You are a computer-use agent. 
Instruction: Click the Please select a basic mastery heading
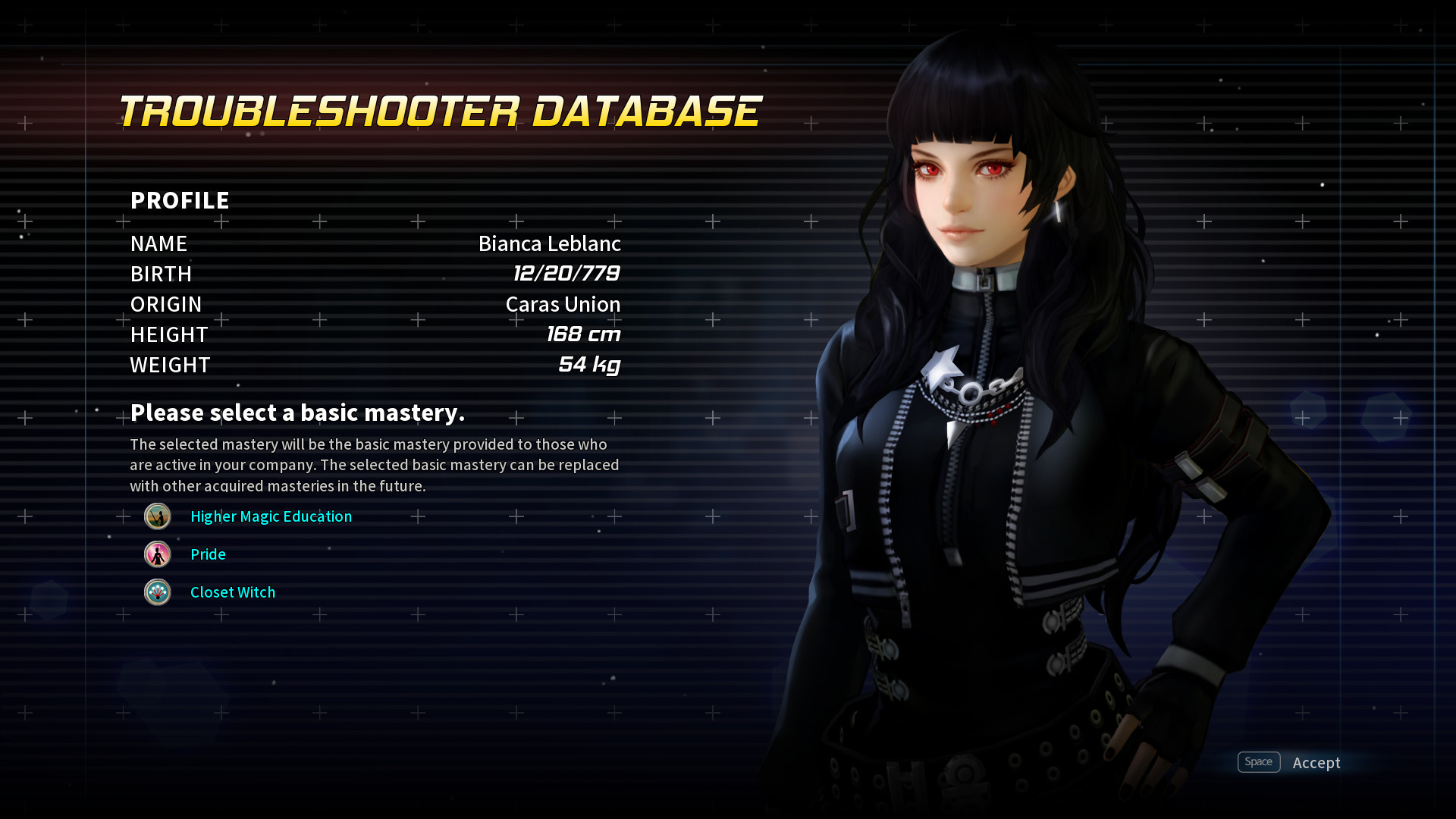tap(299, 413)
